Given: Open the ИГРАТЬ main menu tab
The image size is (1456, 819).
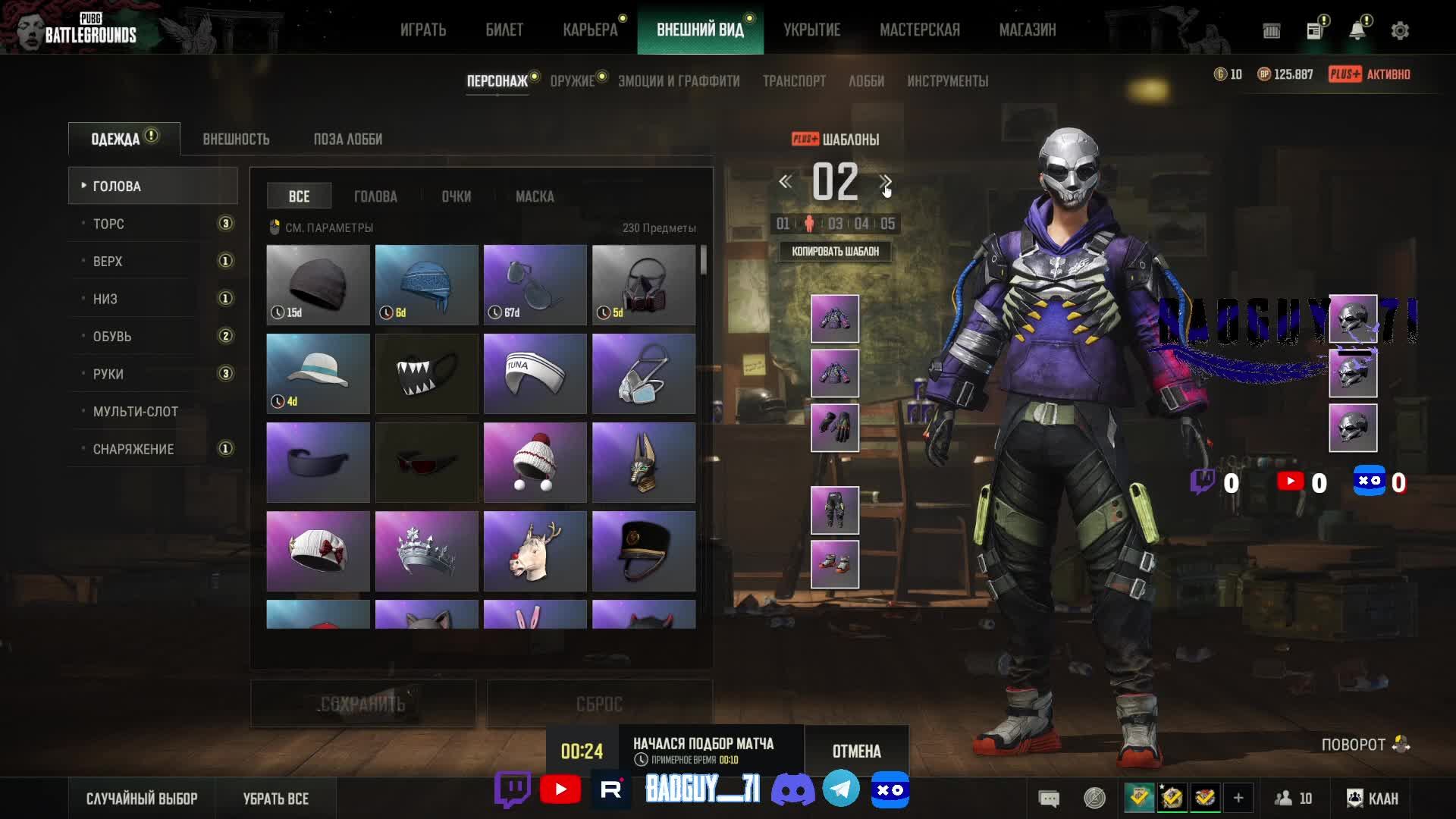Looking at the screenshot, I should [x=423, y=30].
